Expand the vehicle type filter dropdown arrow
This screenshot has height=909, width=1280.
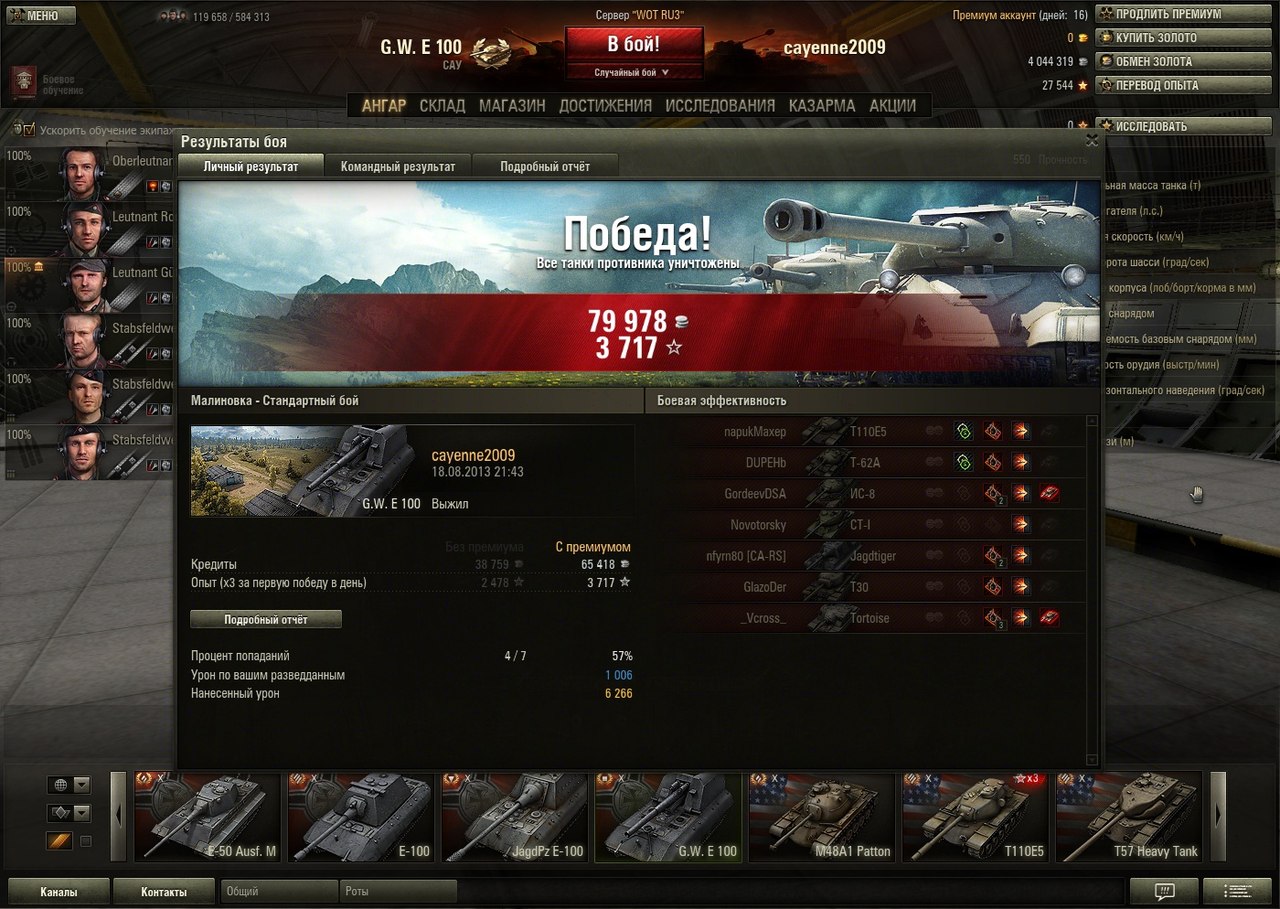point(82,813)
